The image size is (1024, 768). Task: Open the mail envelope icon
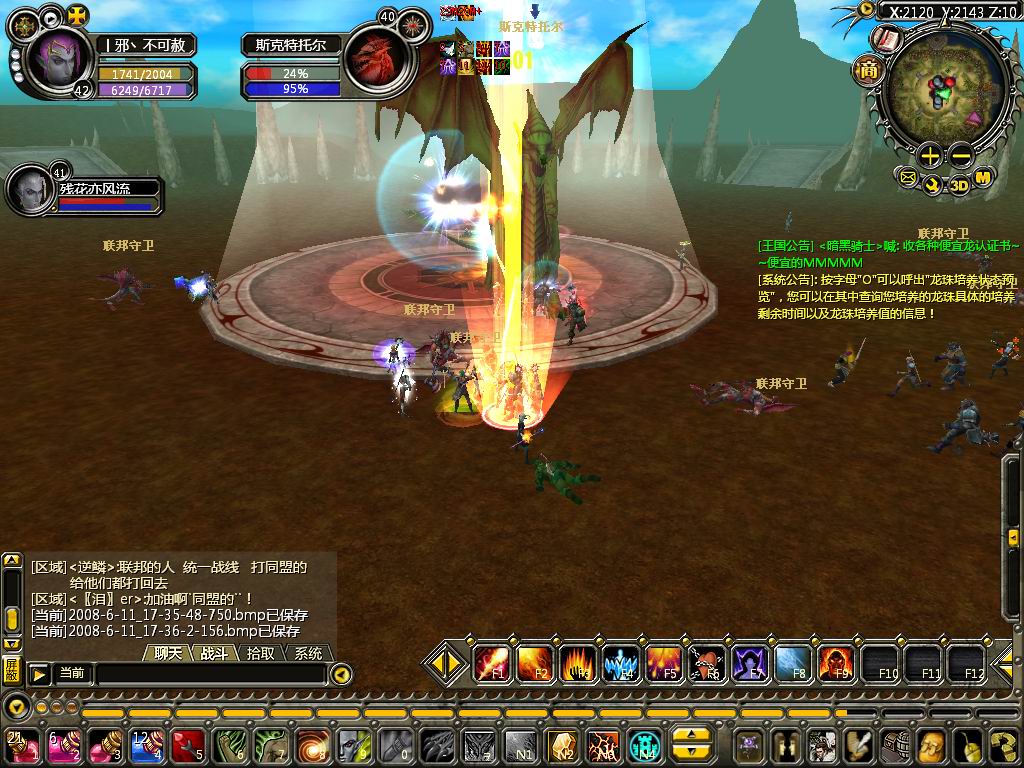click(x=908, y=178)
